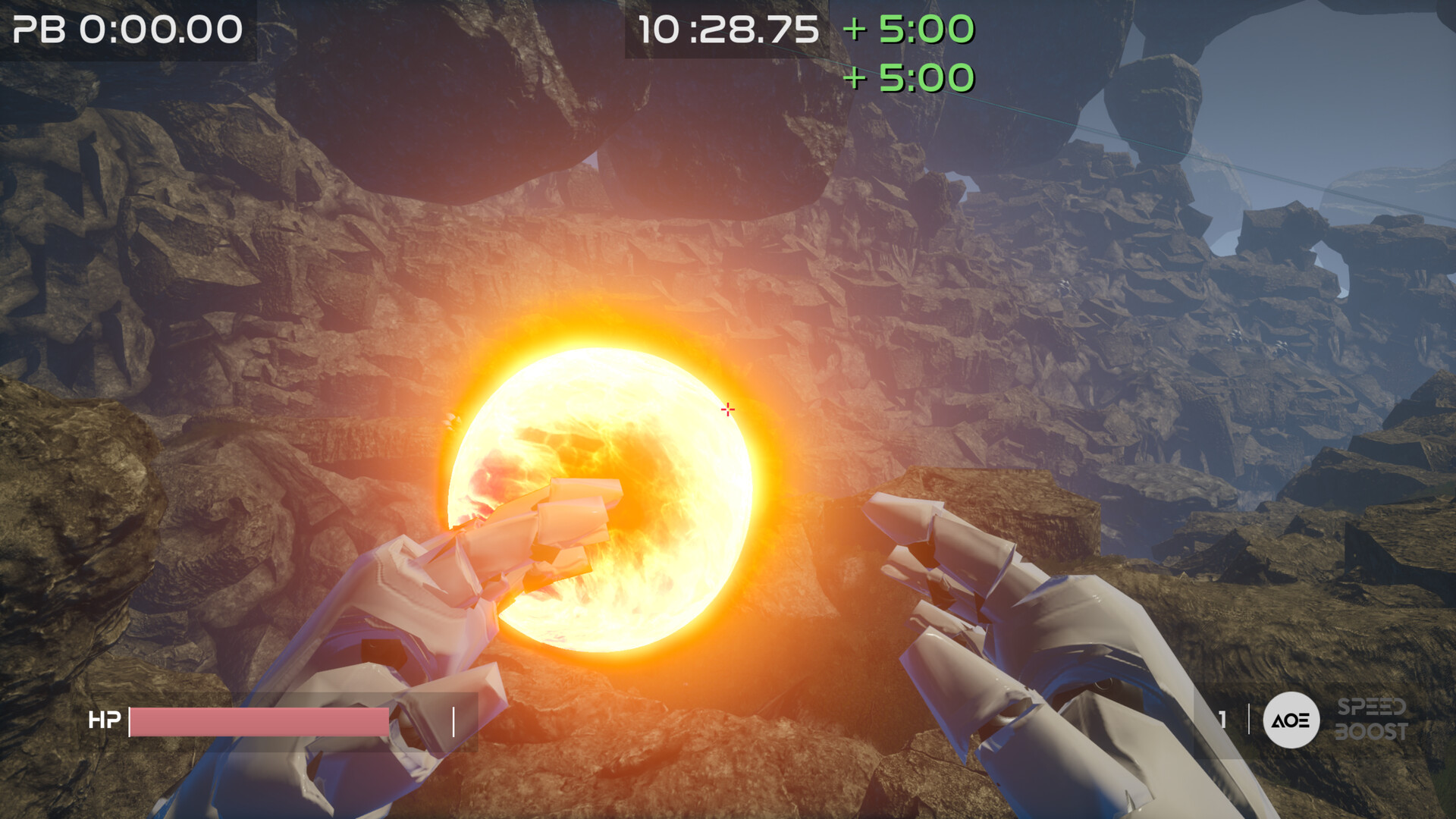Click the pink HP progress bar

pyautogui.click(x=258, y=721)
